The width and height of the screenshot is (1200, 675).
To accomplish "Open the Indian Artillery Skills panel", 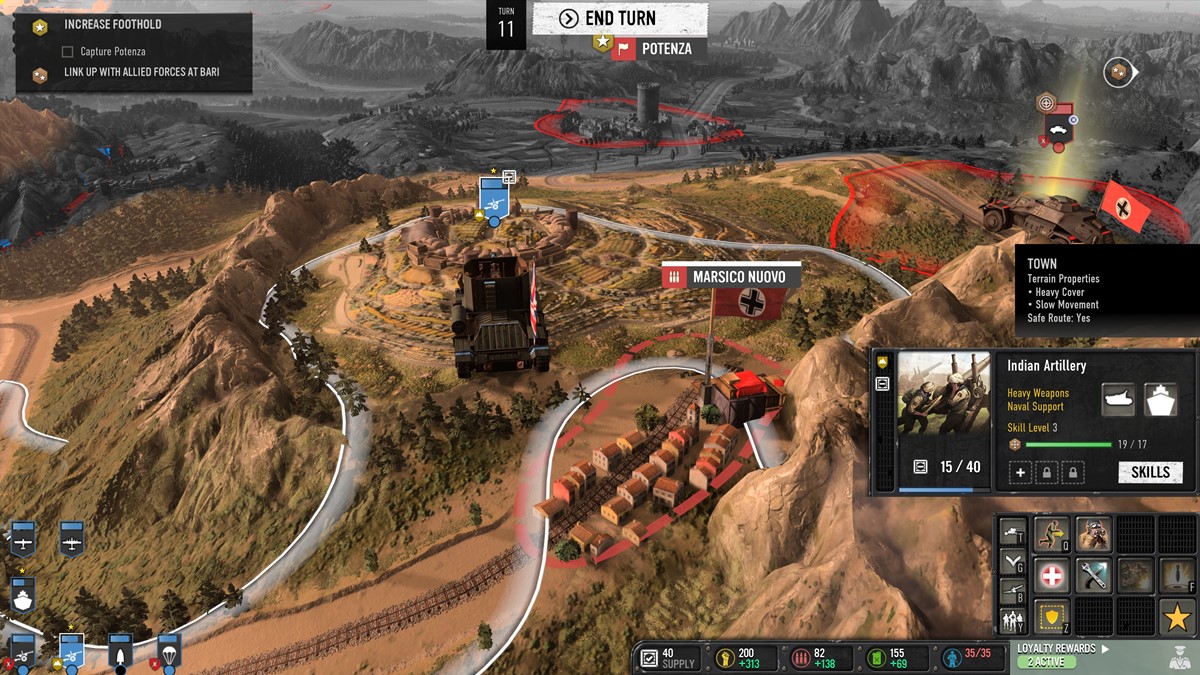I will coord(1150,472).
